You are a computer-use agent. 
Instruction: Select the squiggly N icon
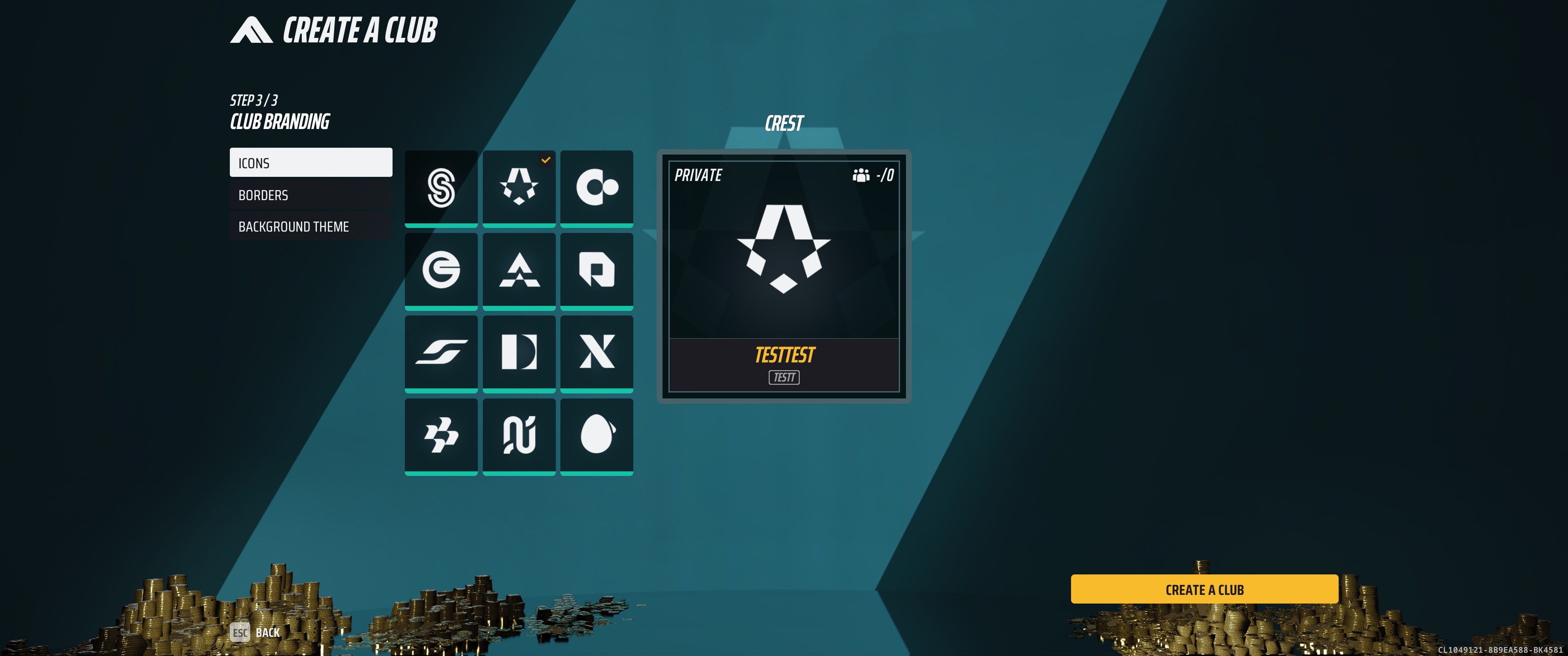(518, 435)
